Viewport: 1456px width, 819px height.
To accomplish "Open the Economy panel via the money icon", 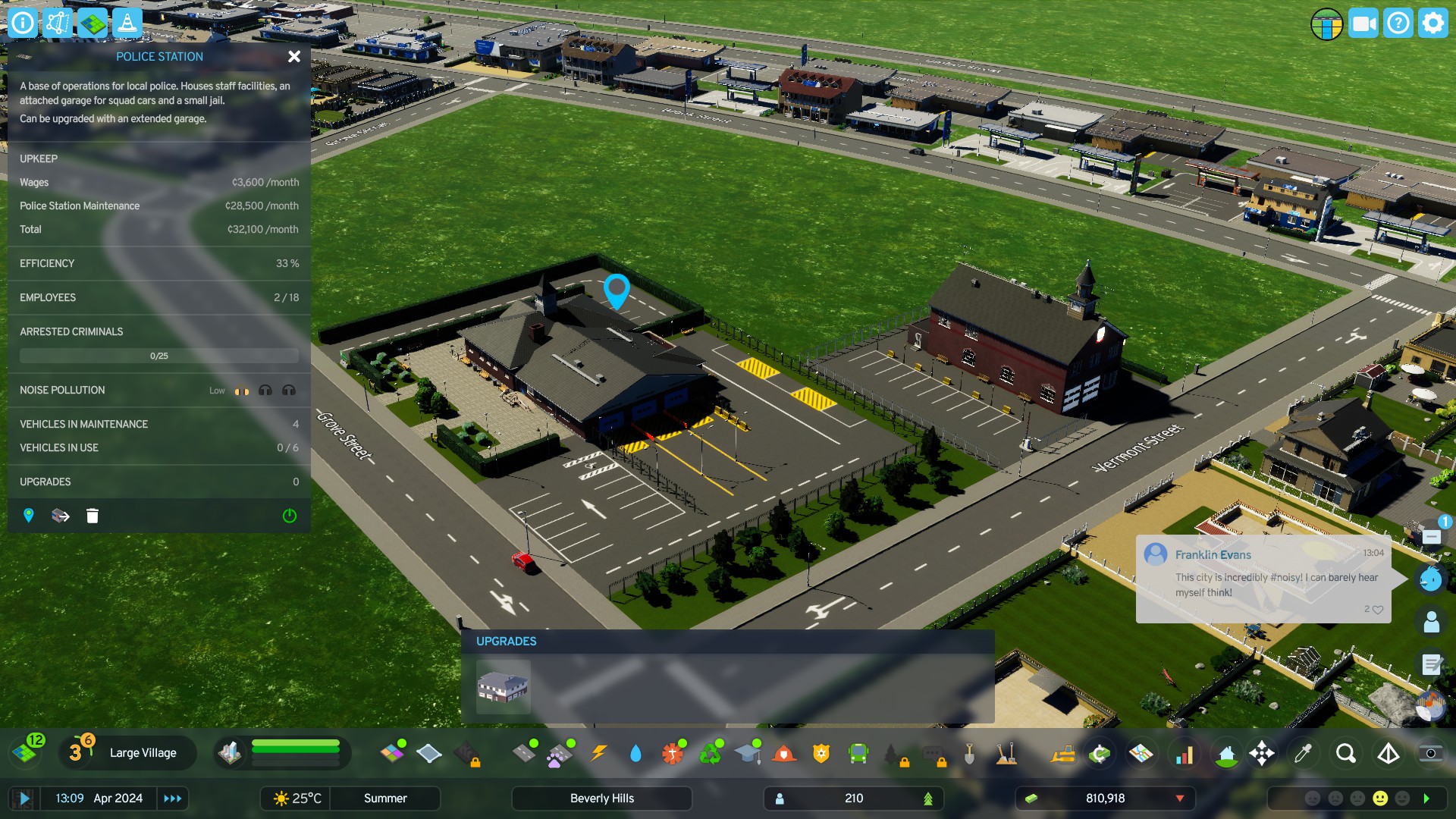I will pyautogui.click(x=1100, y=753).
